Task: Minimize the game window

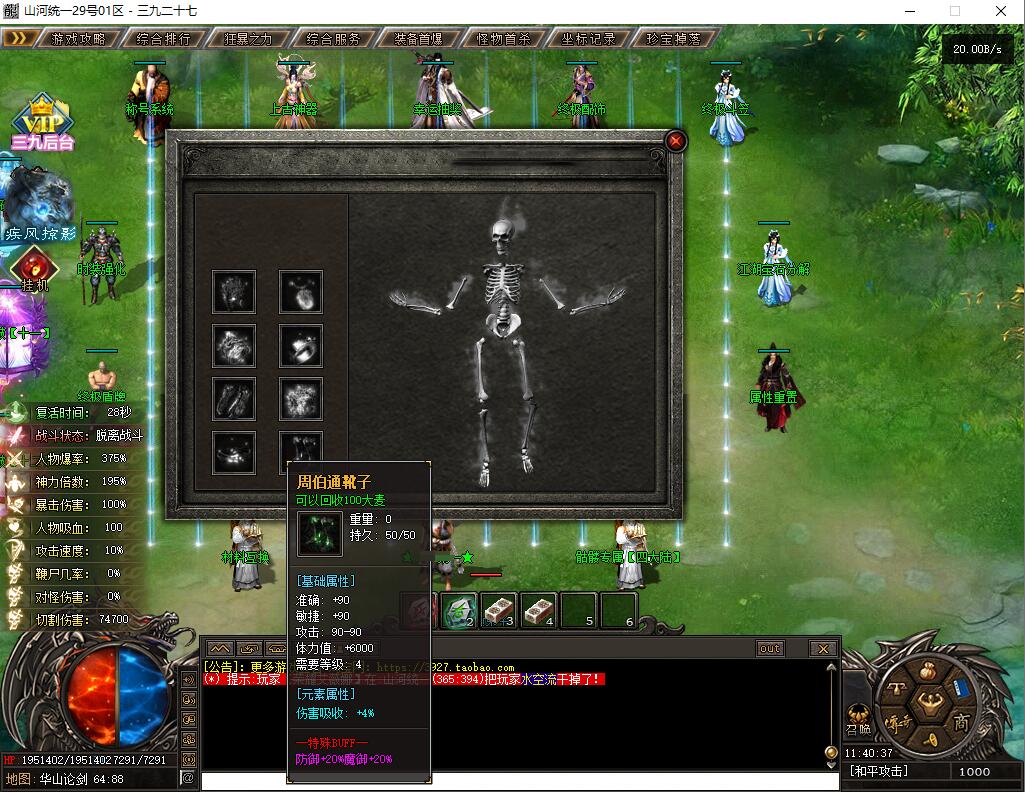Action: tap(909, 11)
